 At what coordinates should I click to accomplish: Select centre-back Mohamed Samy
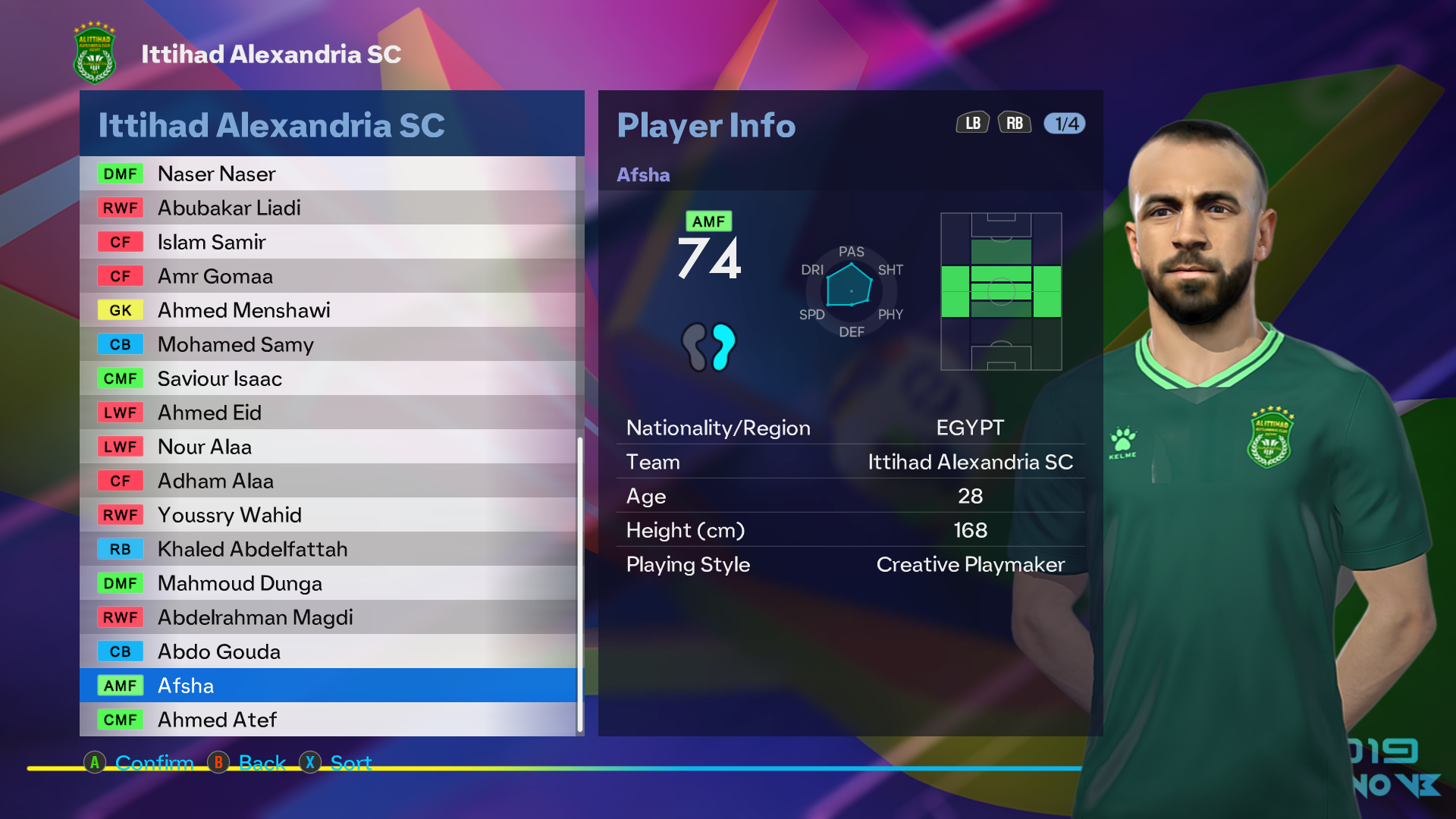coord(328,344)
